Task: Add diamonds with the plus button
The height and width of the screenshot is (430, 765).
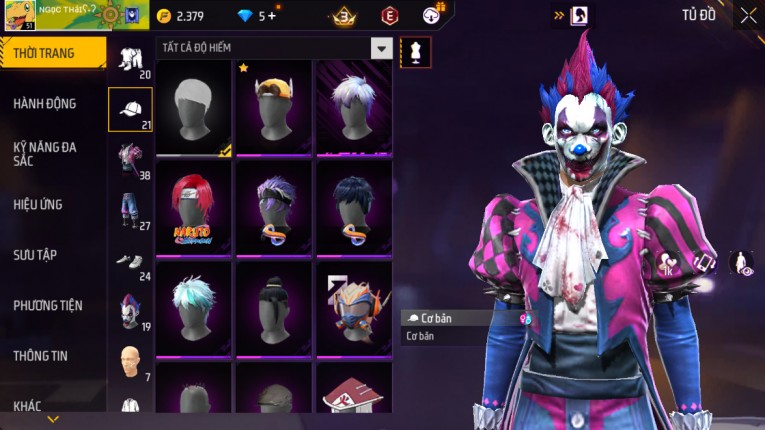Action: point(271,16)
